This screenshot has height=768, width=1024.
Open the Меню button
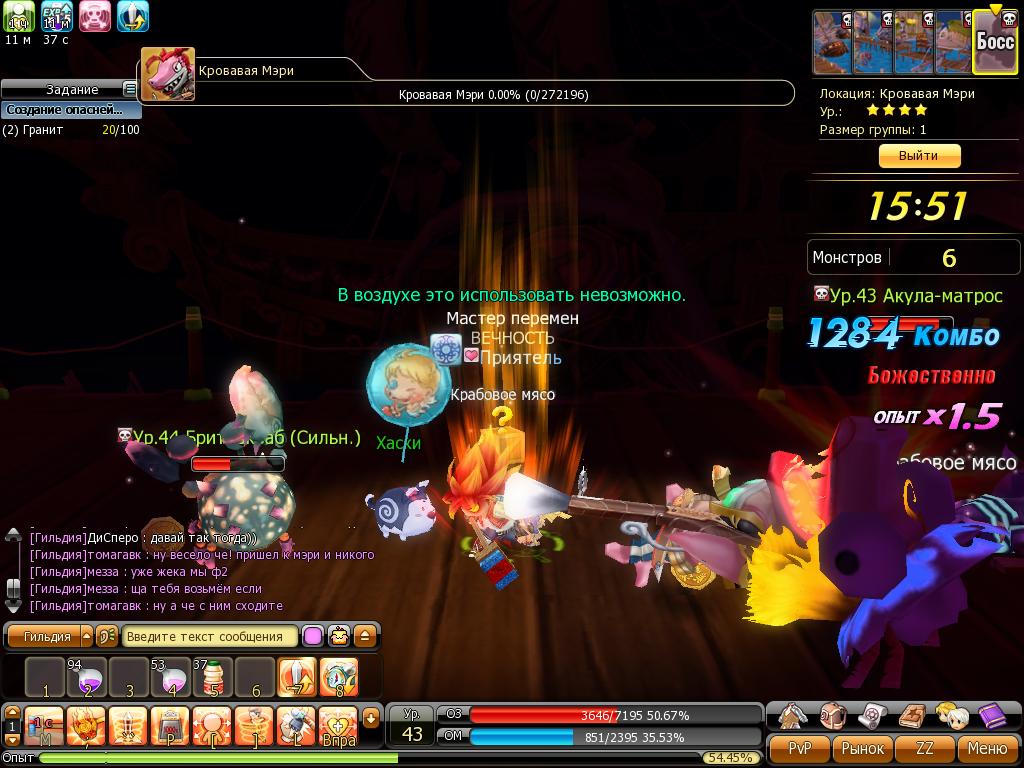tap(987, 748)
